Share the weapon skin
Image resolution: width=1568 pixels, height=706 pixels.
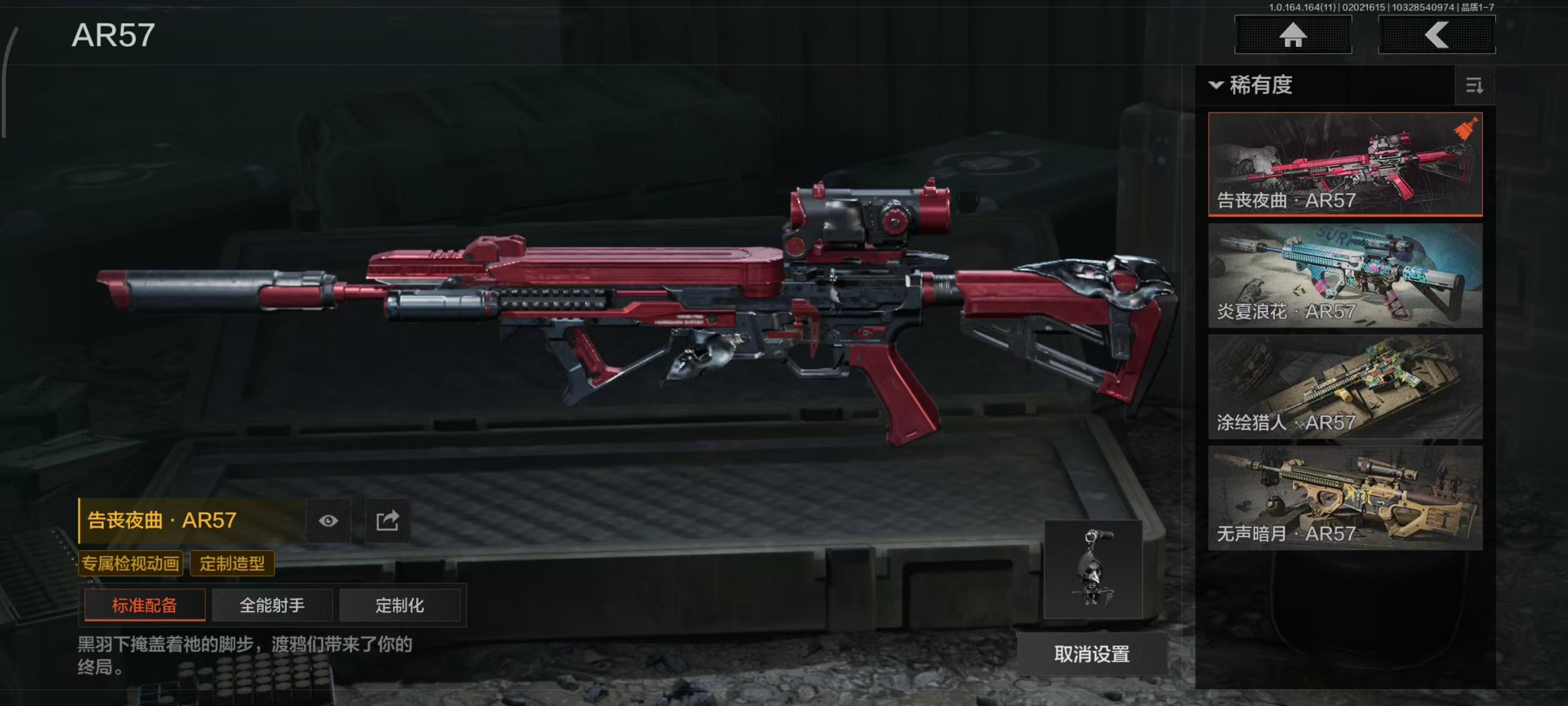(387, 521)
